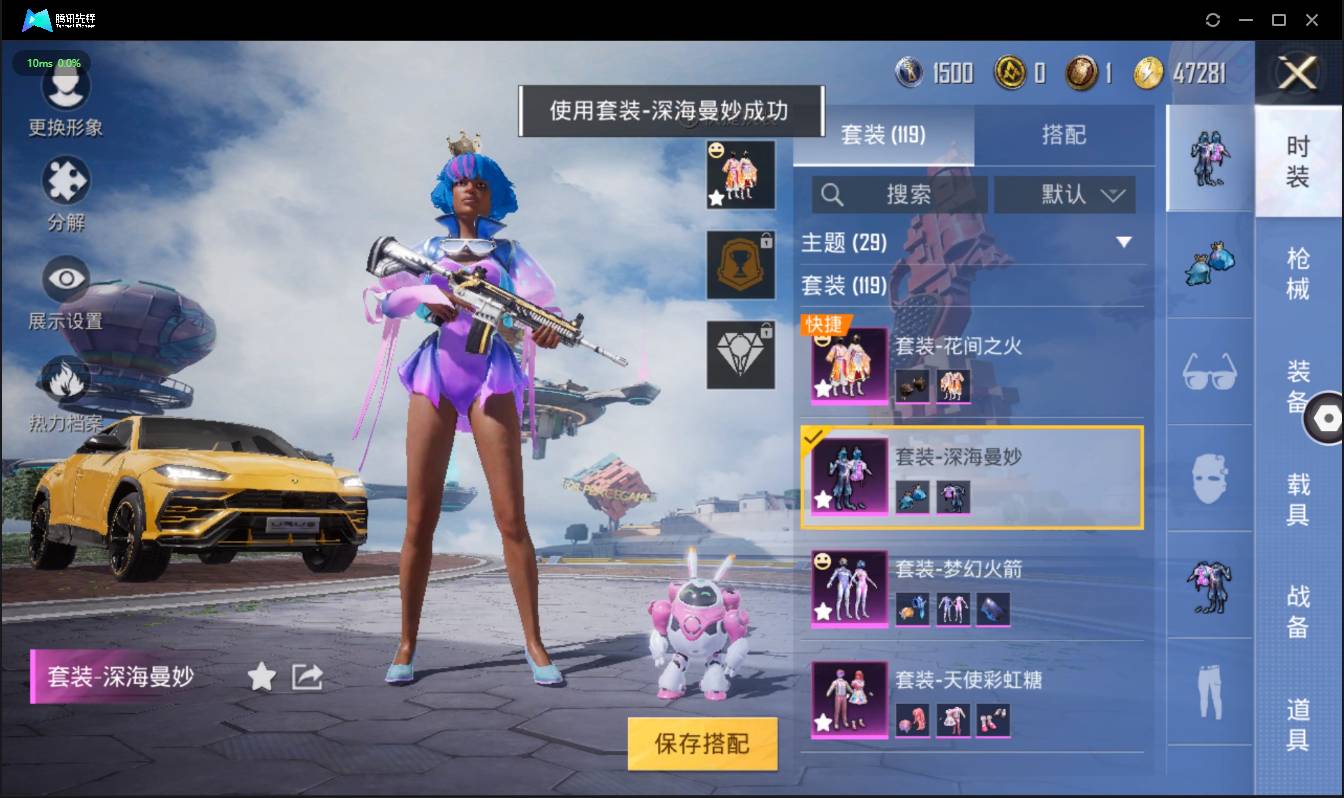1344x798 pixels.
Task: Select the glasses accessory category
Action: (x=1209, y=372)
